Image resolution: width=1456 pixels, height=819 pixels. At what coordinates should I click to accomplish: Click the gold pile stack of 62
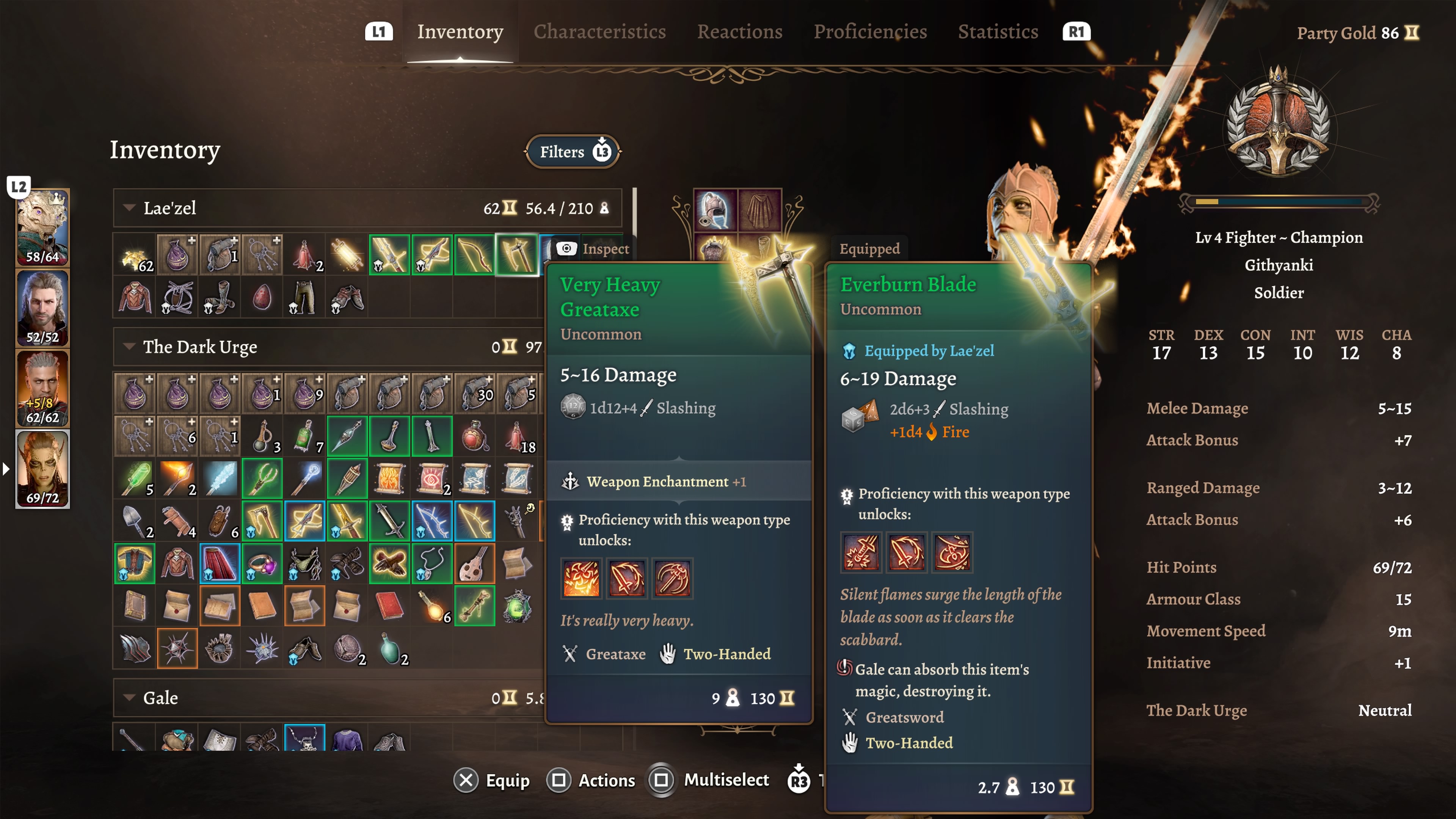(136, 254)
